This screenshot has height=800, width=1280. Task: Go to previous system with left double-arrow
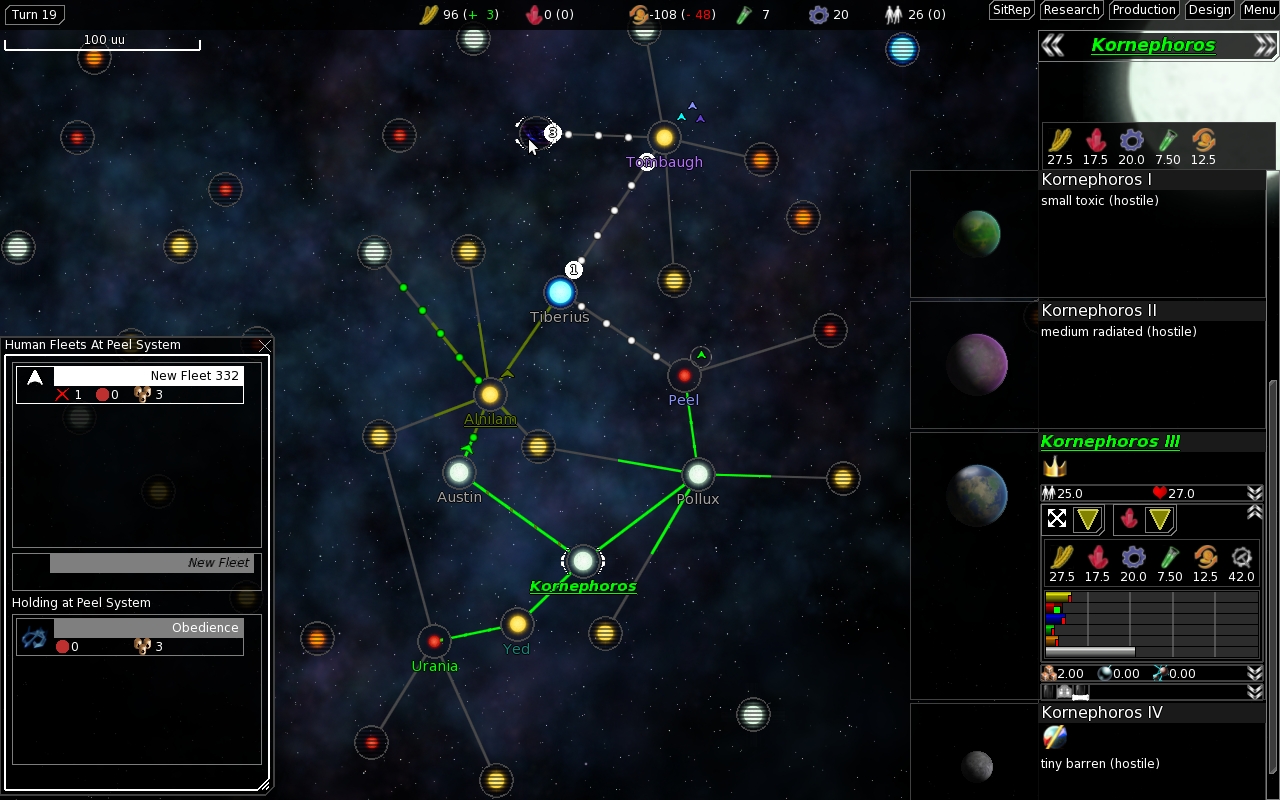pyautogui.click(x=1052, y=45)
